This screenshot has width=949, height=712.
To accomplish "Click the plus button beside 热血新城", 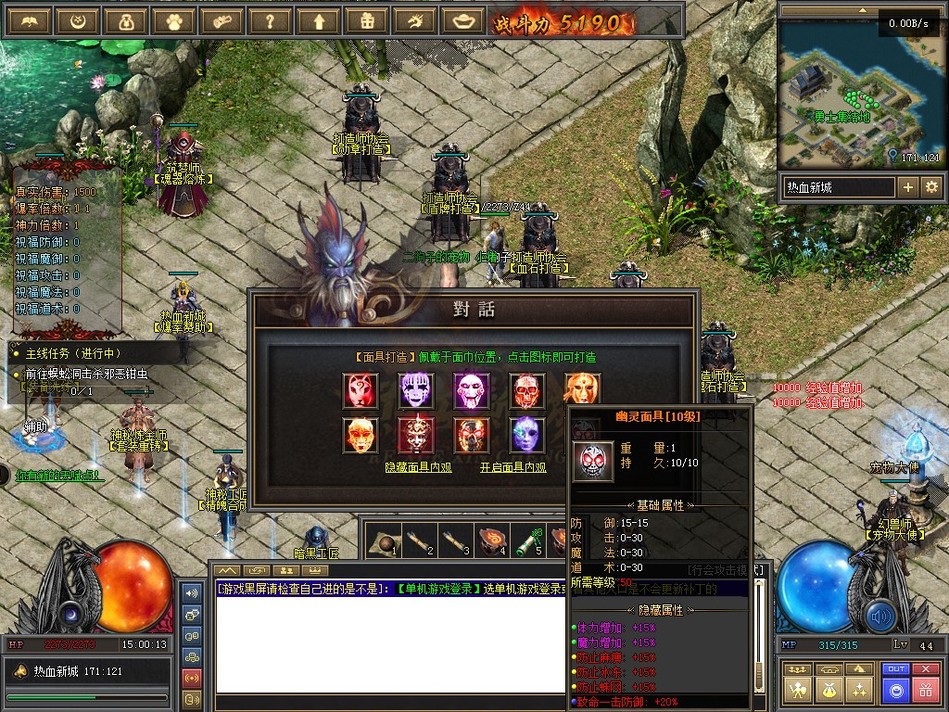I will click(907, 187).
